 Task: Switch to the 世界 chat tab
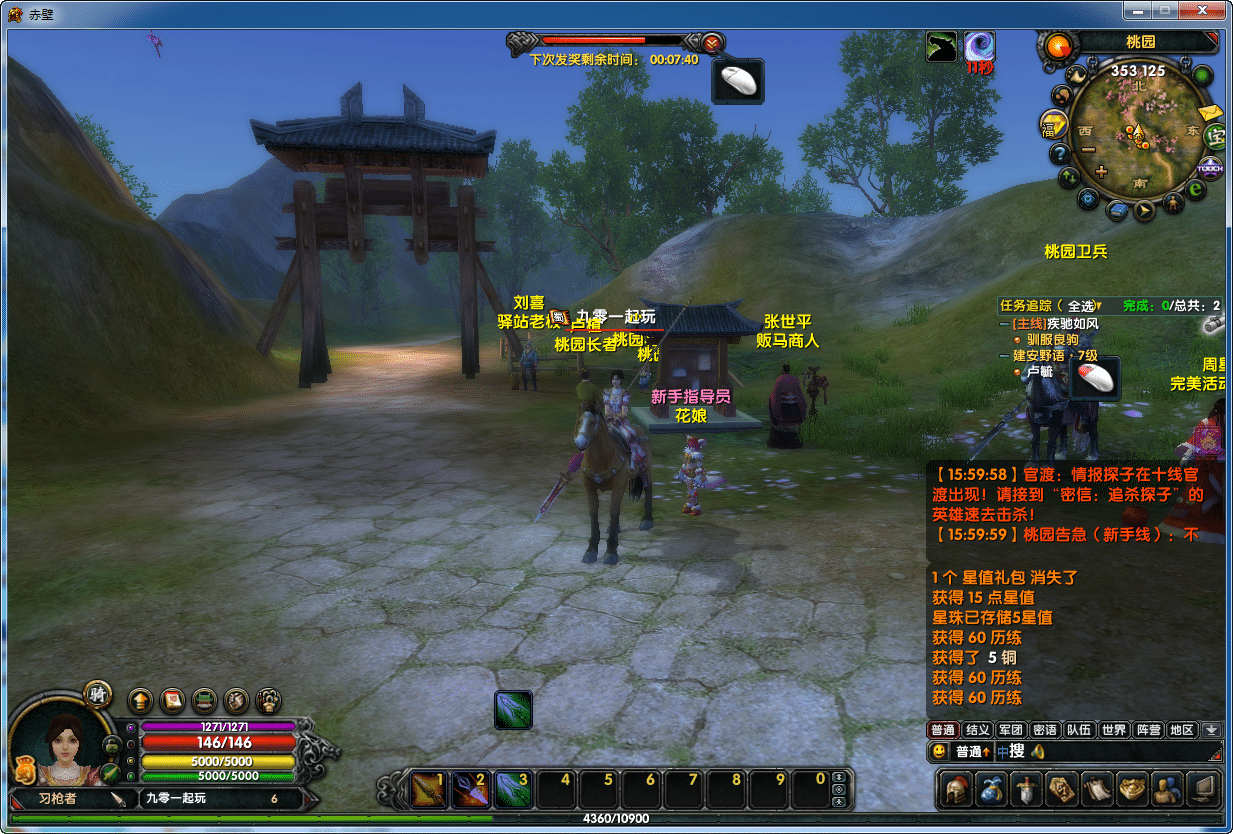tap(1113, 730)
